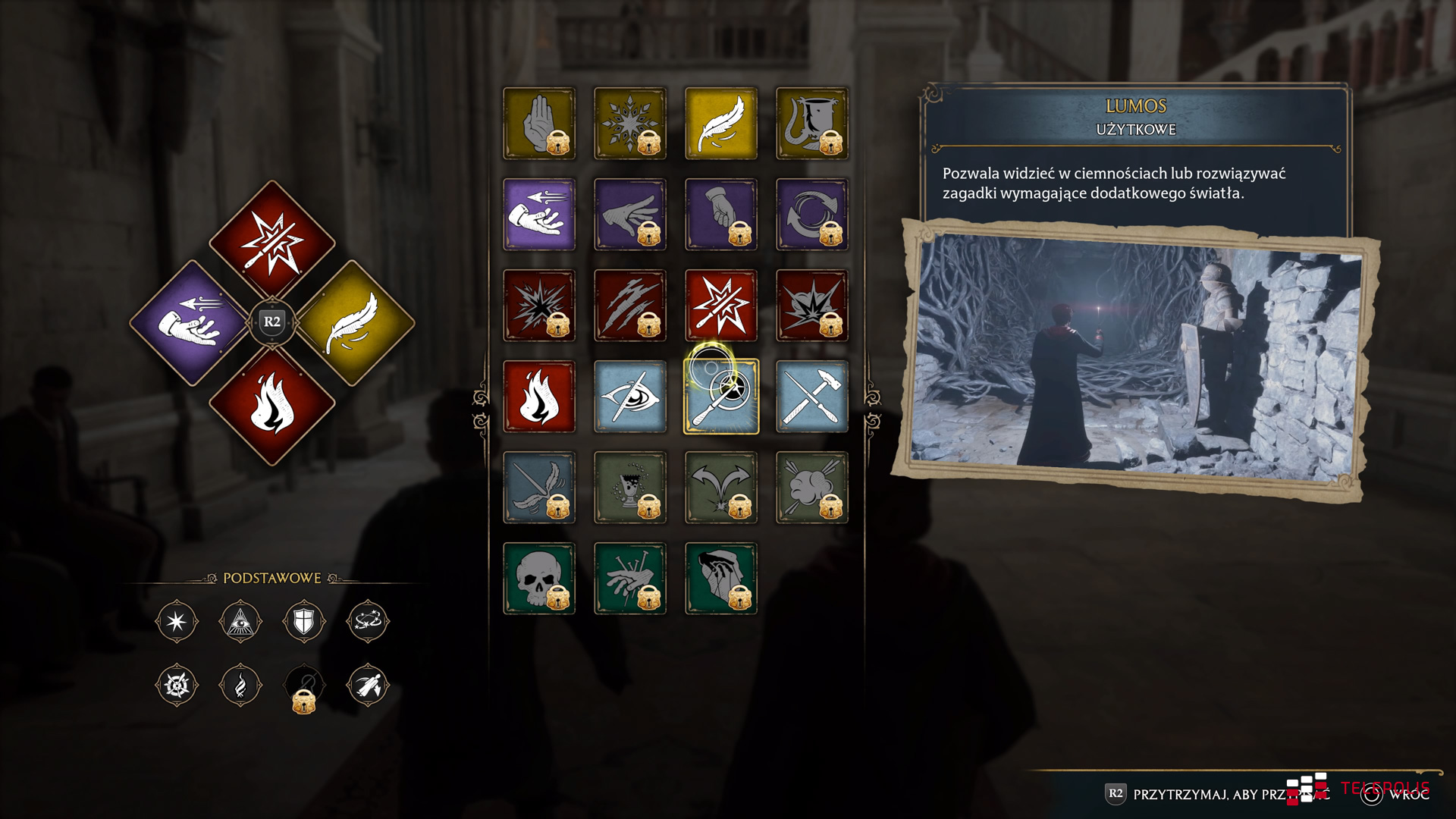The height and width of the screenshot is (819, 1456).
Task: Select the Incendio flame in the spell grid
Action: [x=538, y=397]
